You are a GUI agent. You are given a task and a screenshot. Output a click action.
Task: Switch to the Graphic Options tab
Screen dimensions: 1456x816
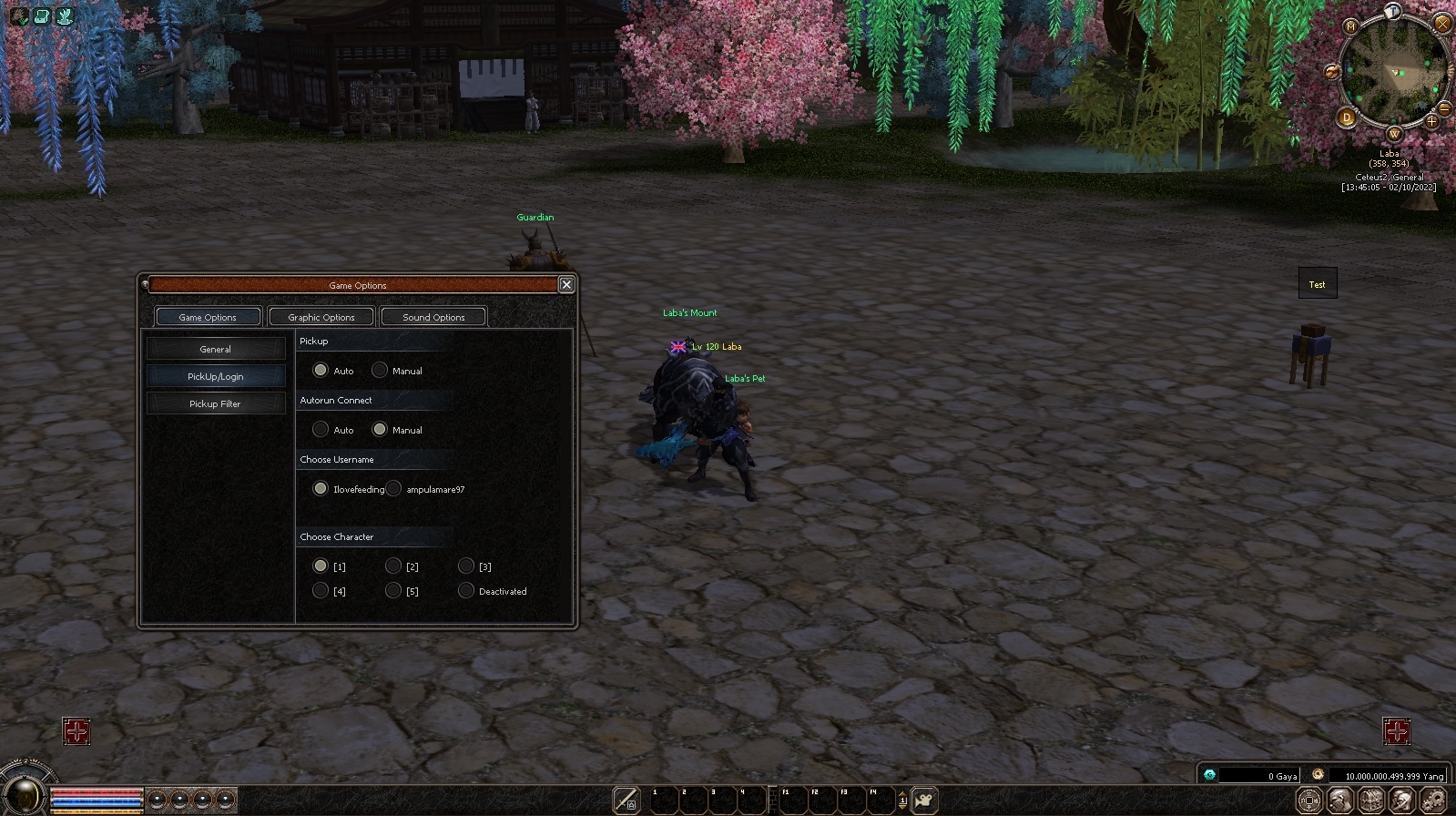[x=321, y=316]
